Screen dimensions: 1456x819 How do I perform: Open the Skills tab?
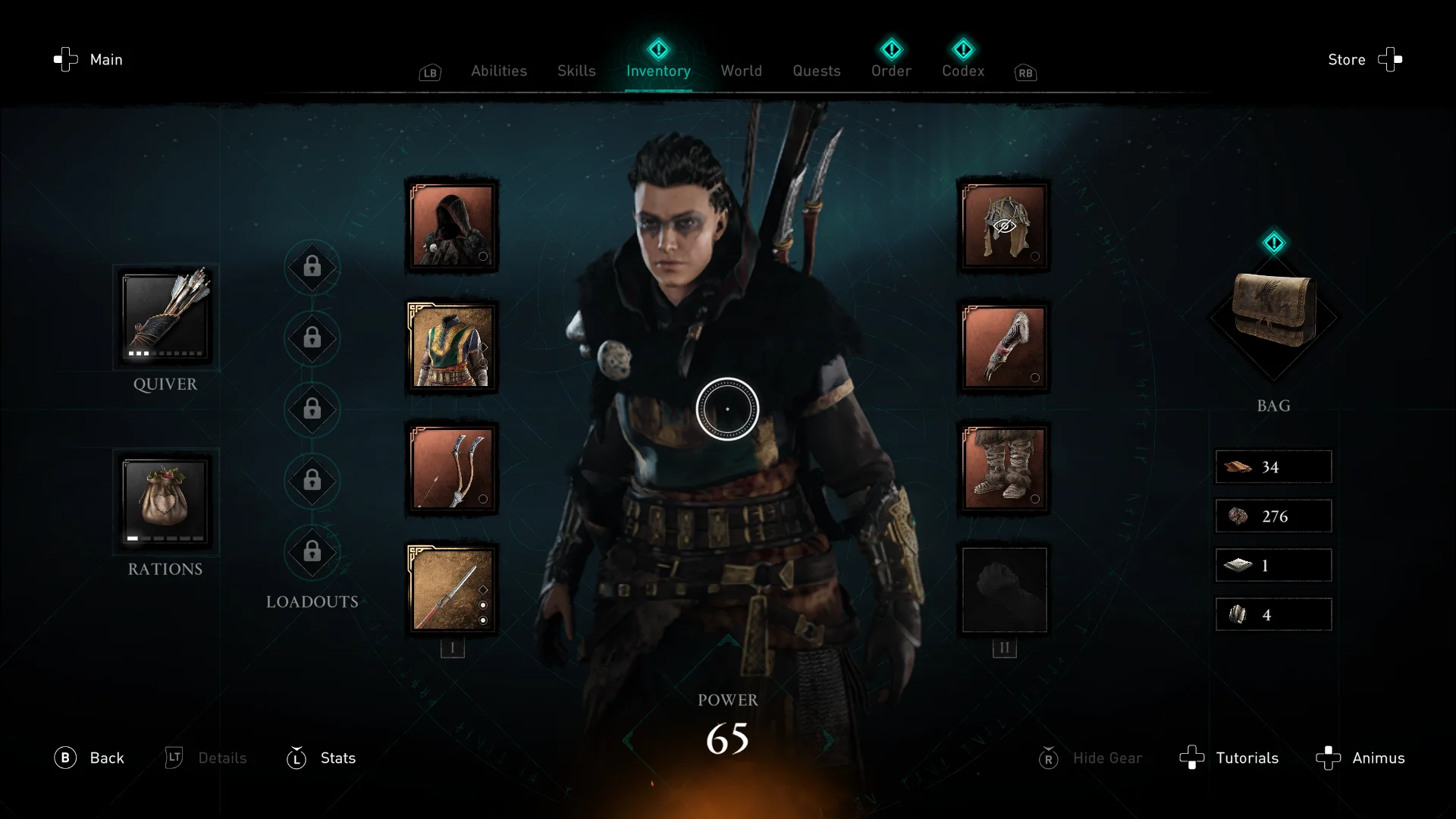[x=576, y=71]
